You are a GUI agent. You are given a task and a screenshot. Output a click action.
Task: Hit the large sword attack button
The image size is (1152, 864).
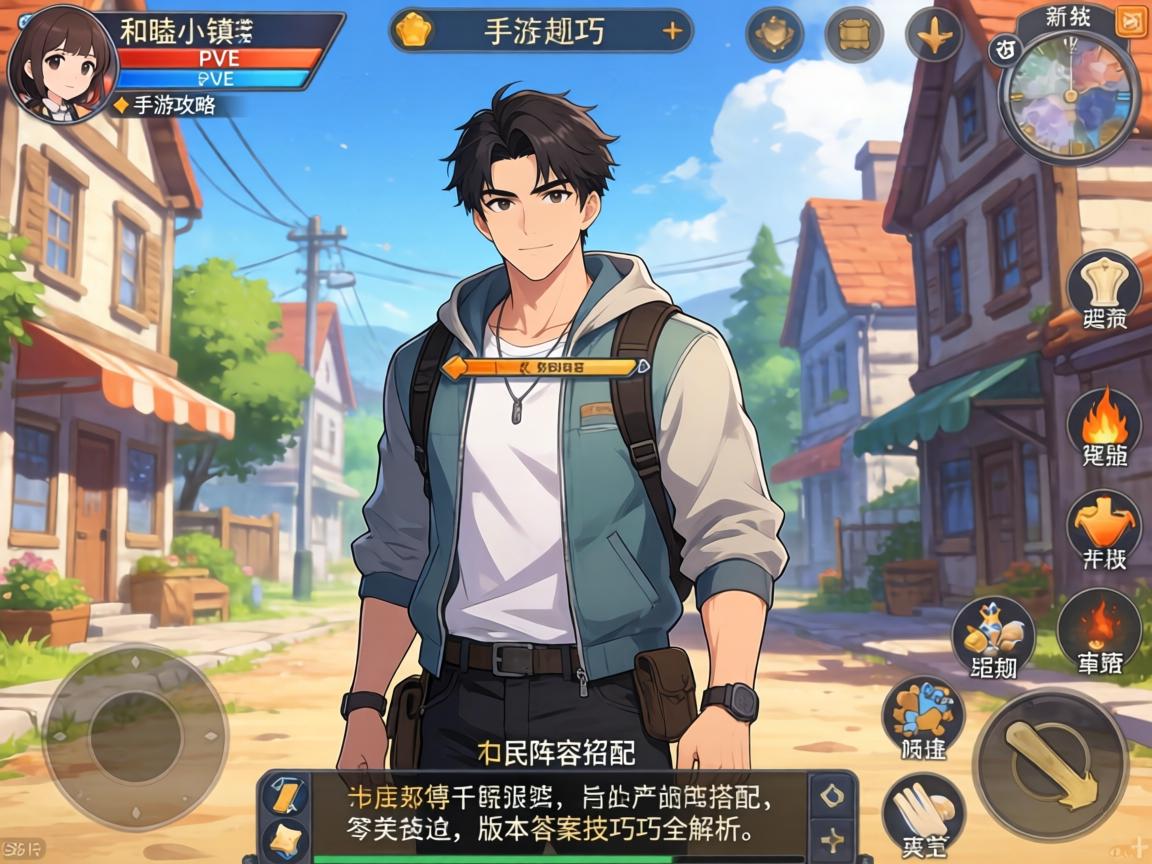point(1050,765)
